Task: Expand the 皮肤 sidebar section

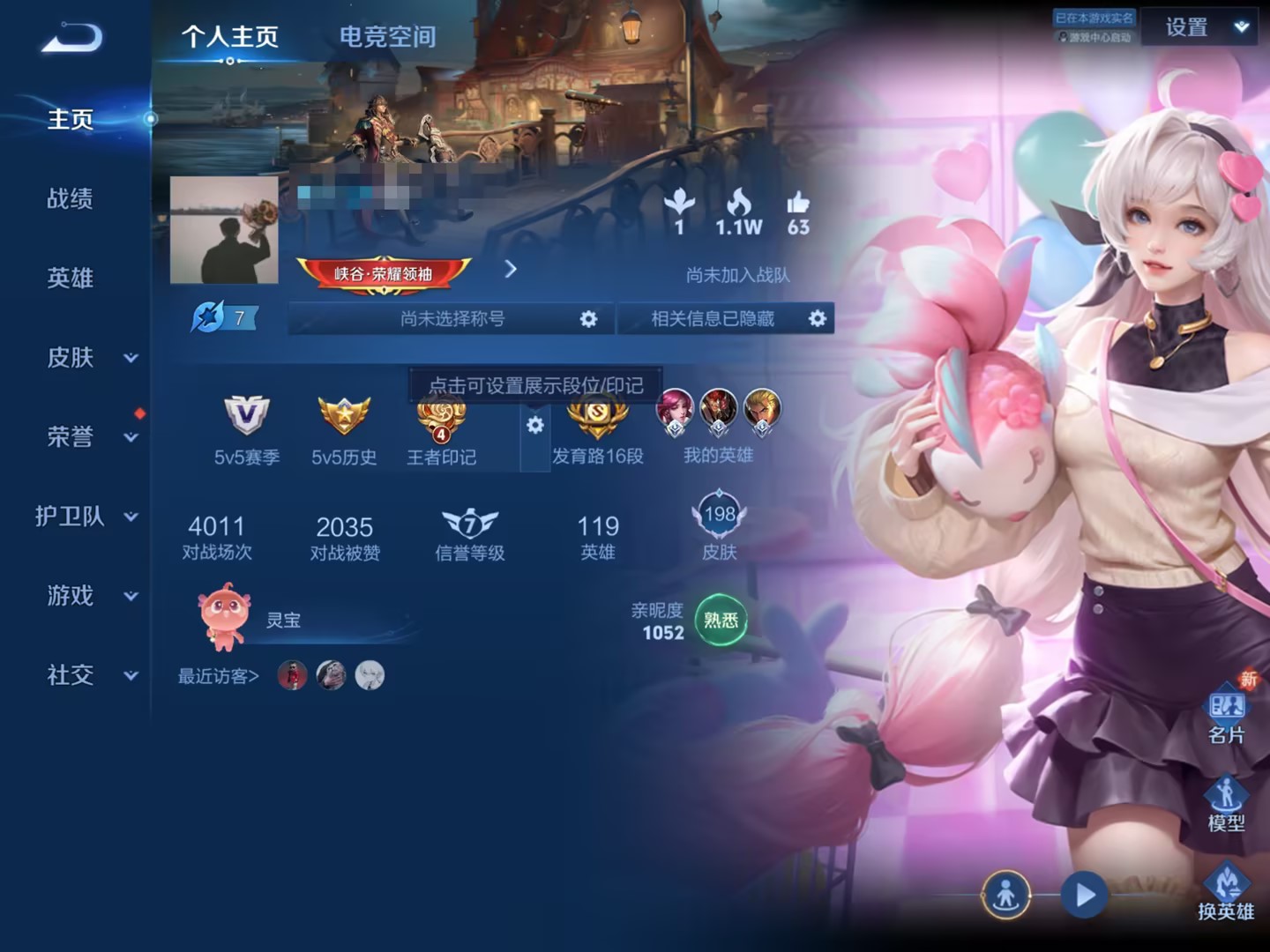Action: click(86, 358)
